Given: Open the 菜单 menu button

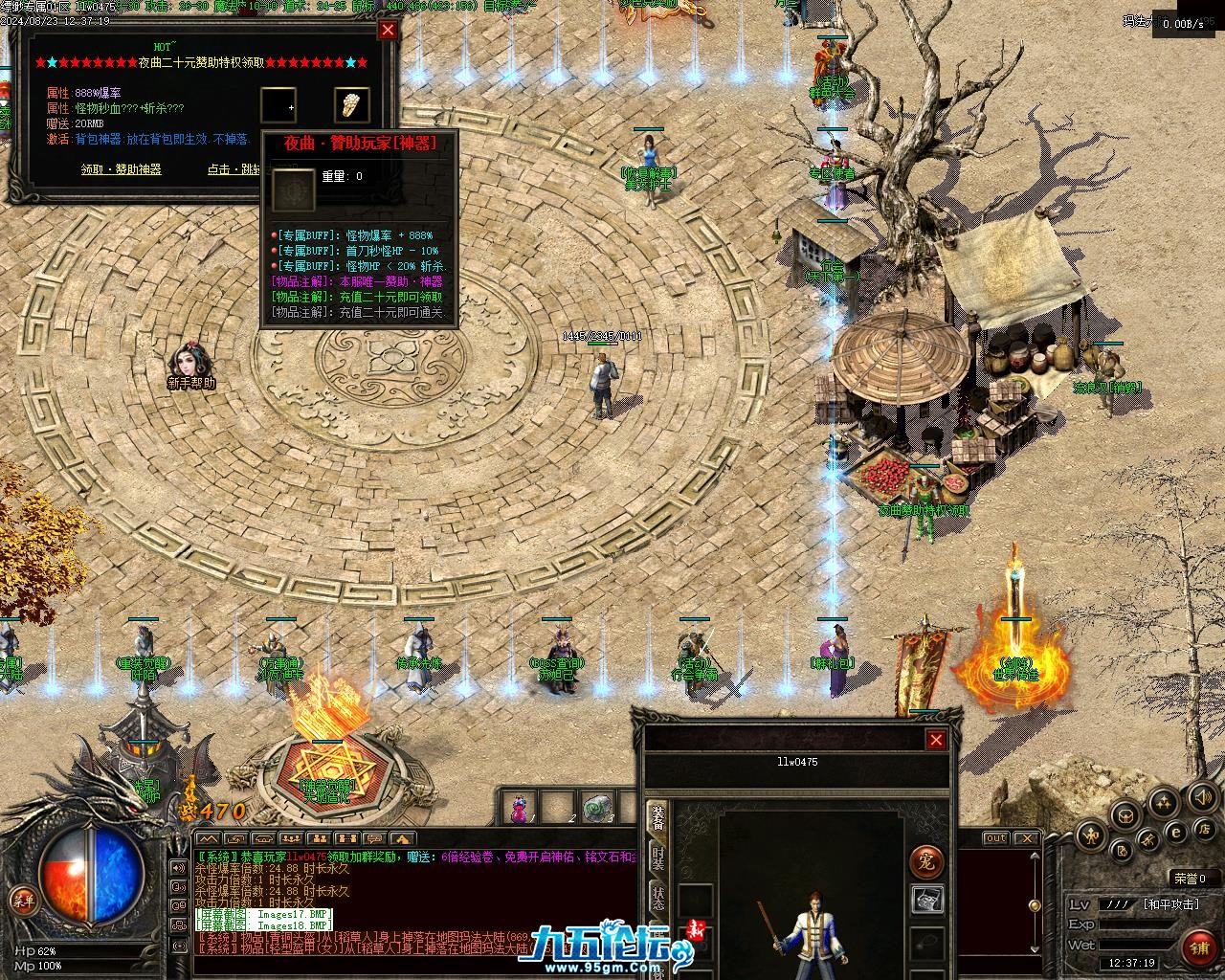Looking at the screenshot, I should coord(22,900).
